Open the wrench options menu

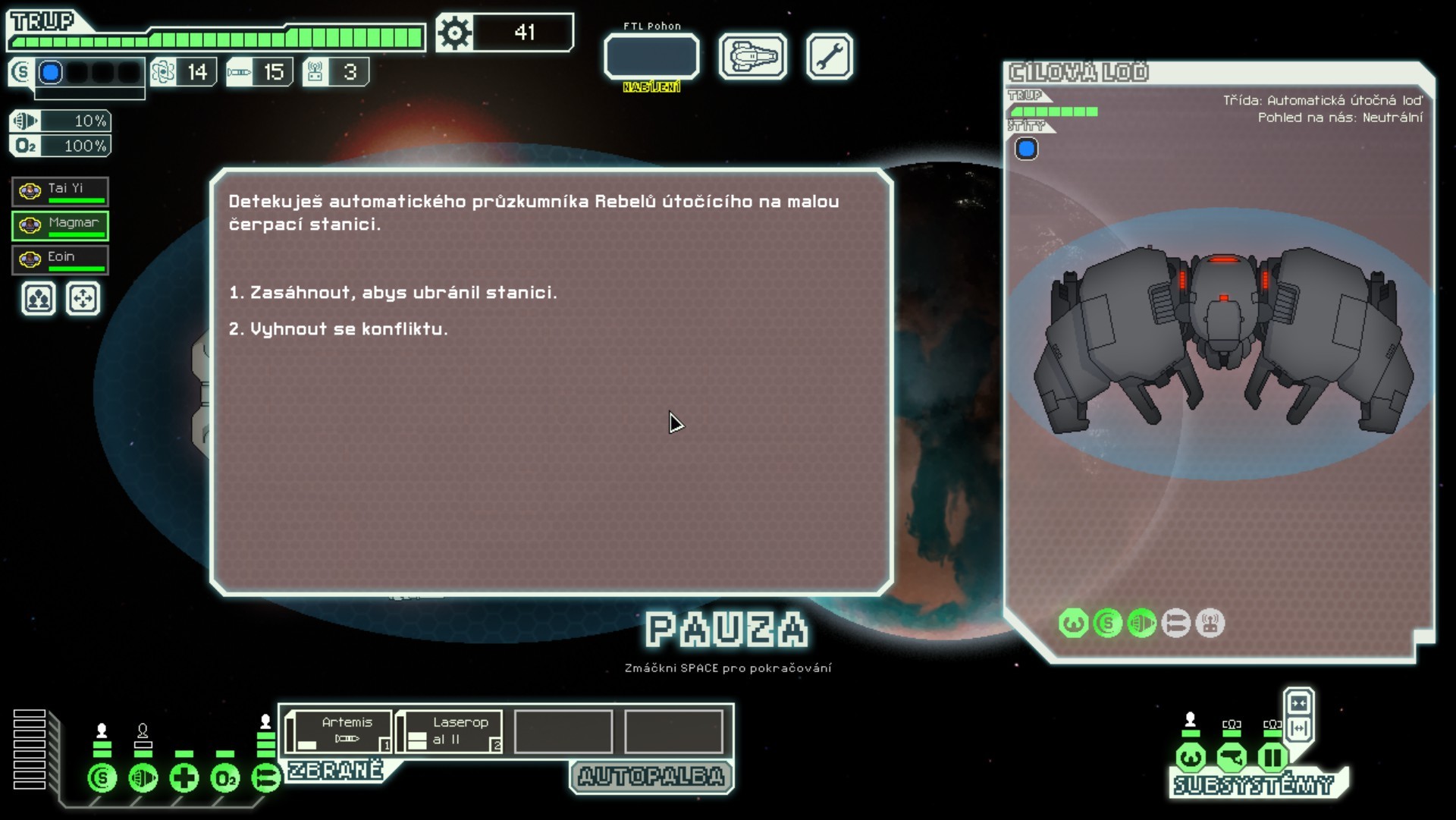(x=829, y=57)
